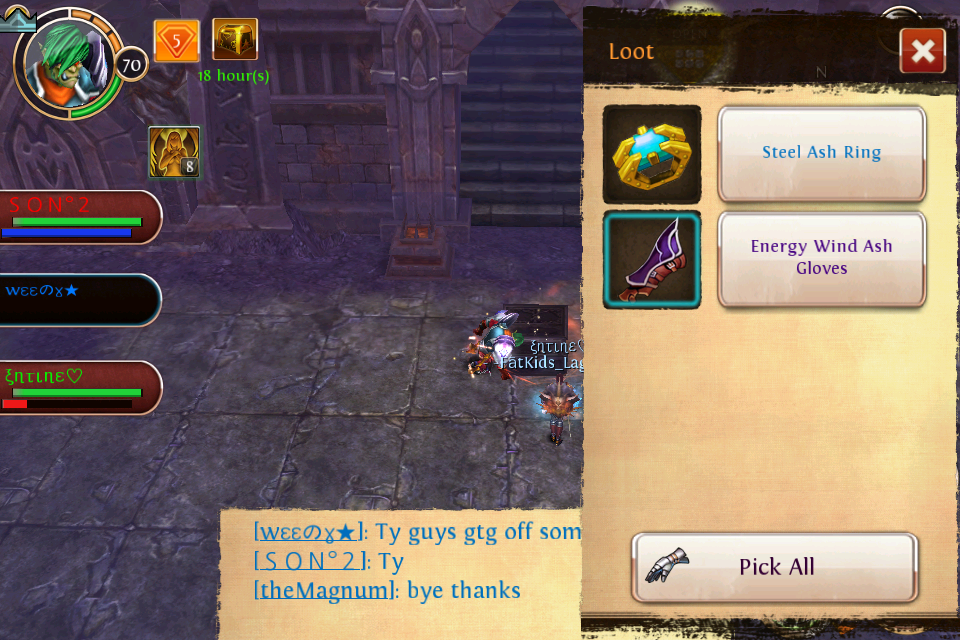Select the green-named party member with heart
The image size is (960, 640).
[78, 387]
